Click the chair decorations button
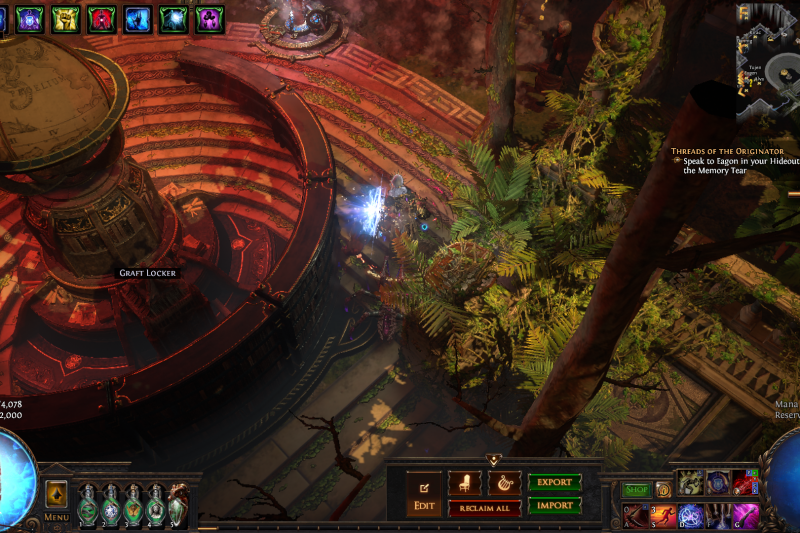Image resolution: width=800 pixels, height=533 pixels. click(x=464, y=483)
